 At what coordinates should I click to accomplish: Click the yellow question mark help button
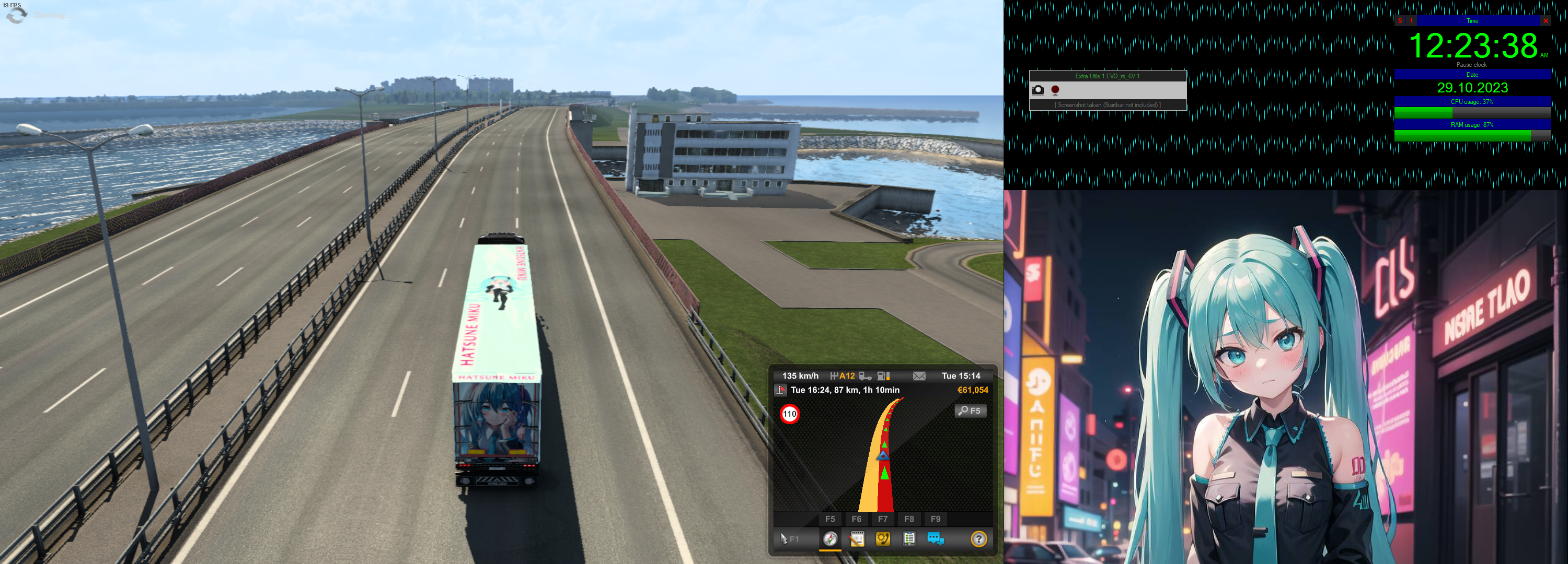coord(978,538)
